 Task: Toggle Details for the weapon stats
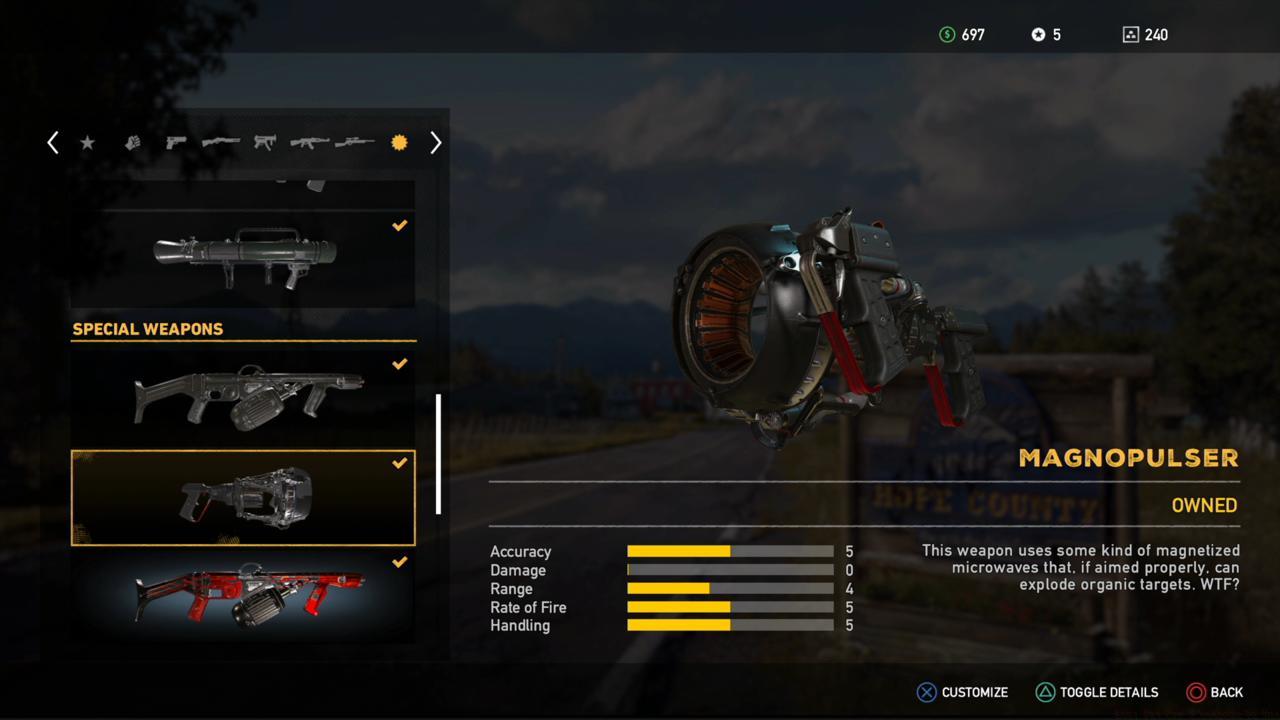pyautogui.click(x=1096, y=692)
